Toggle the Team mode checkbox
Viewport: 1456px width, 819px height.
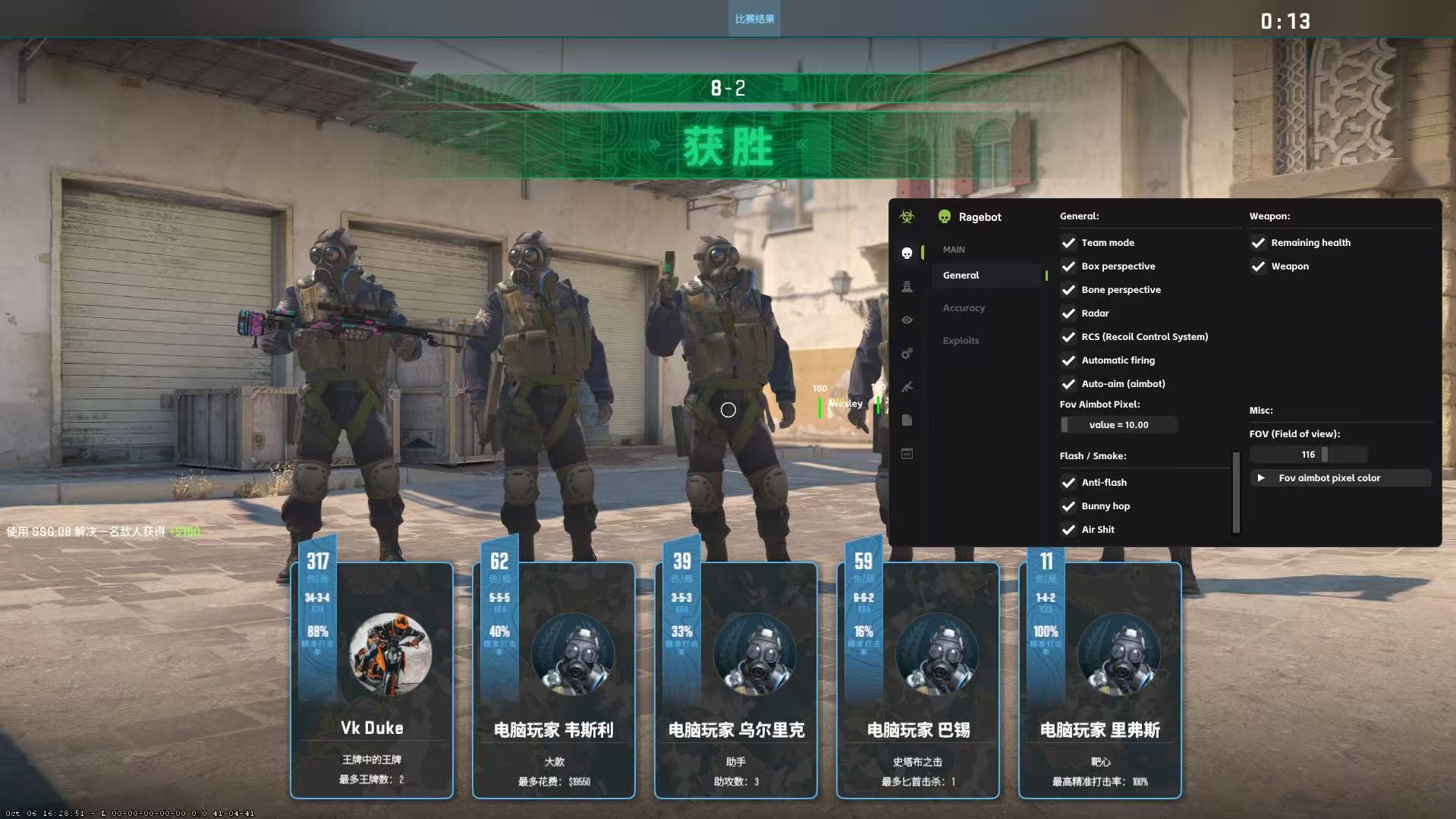tap(1068, 243)
